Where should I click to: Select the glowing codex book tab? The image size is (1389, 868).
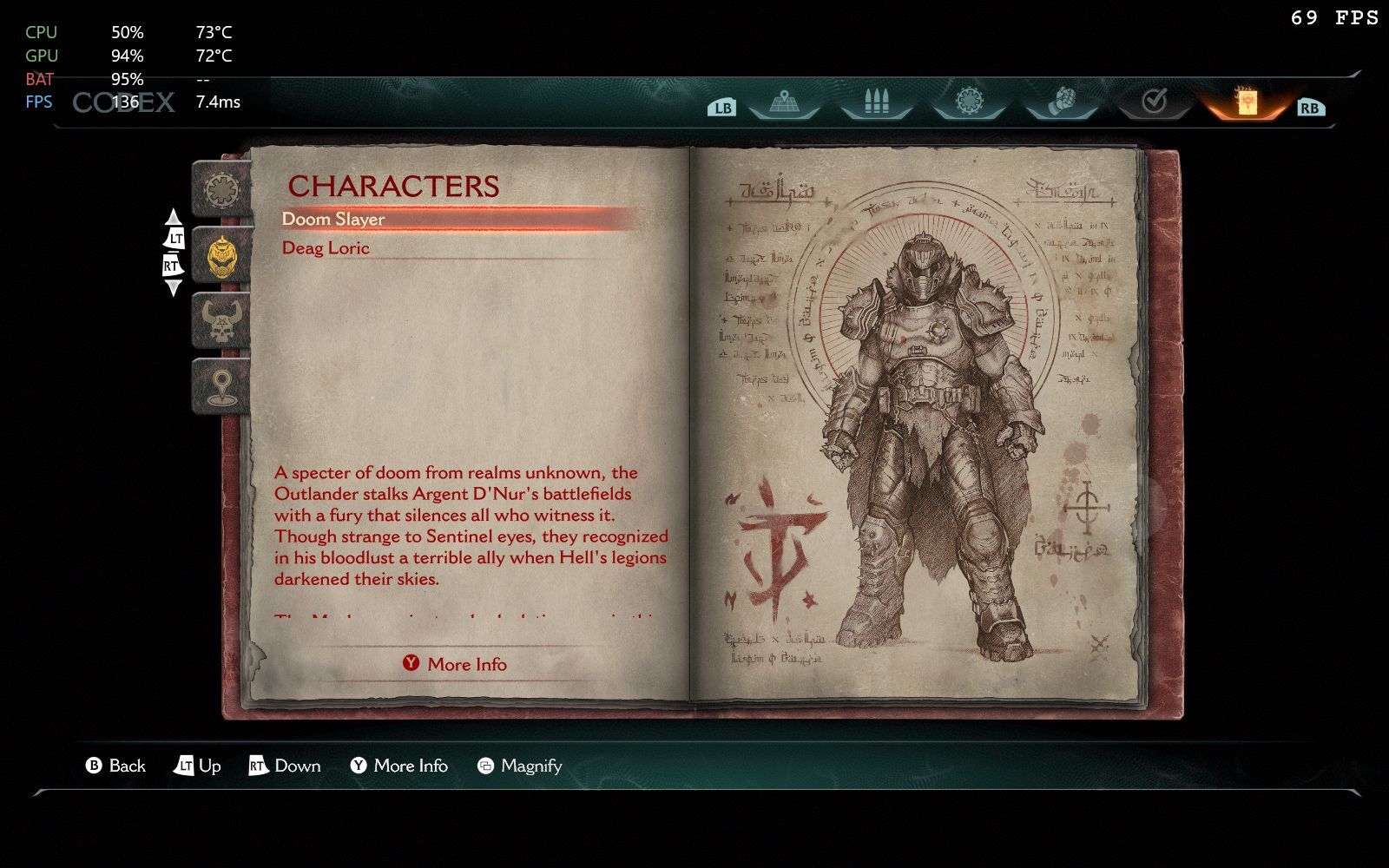(x=1245, y=103)
